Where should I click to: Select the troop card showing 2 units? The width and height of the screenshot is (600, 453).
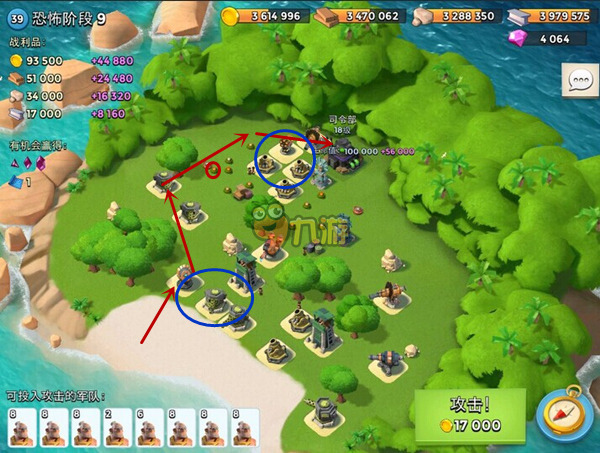coord(117,428)
